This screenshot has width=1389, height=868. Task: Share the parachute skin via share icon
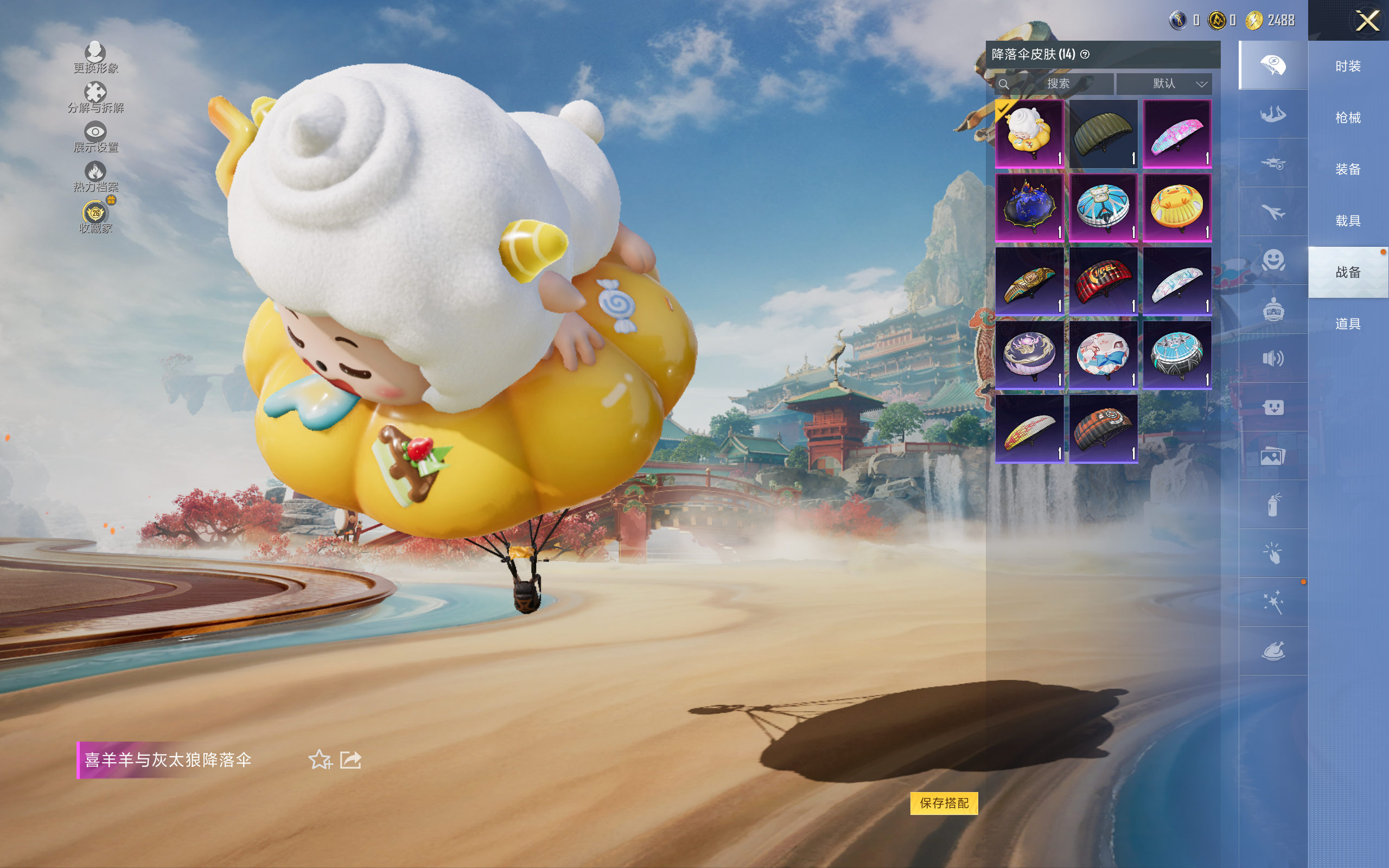click(x=351, y=759)
